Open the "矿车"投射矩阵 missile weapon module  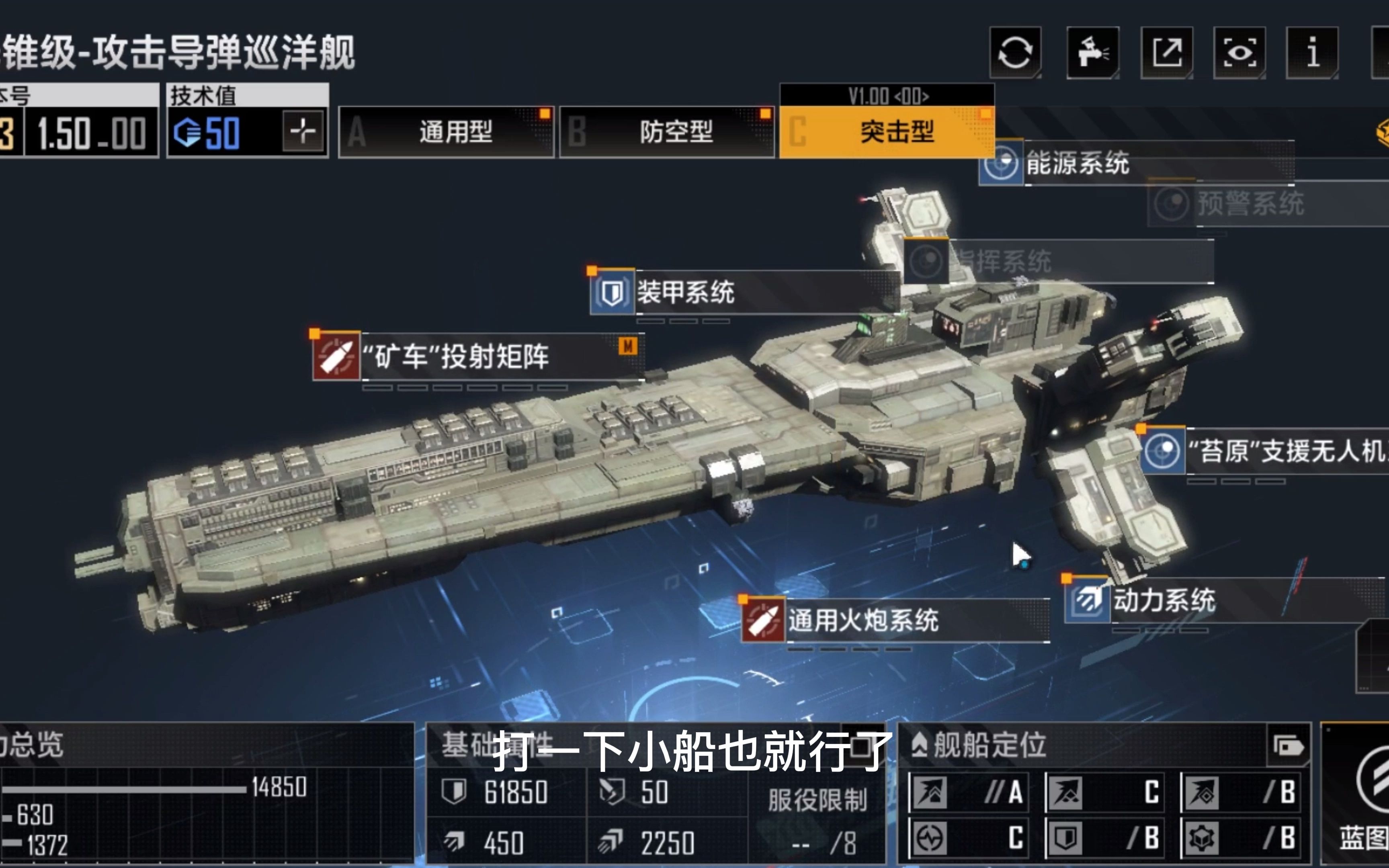pyautogui.click(x=336, y=356)
